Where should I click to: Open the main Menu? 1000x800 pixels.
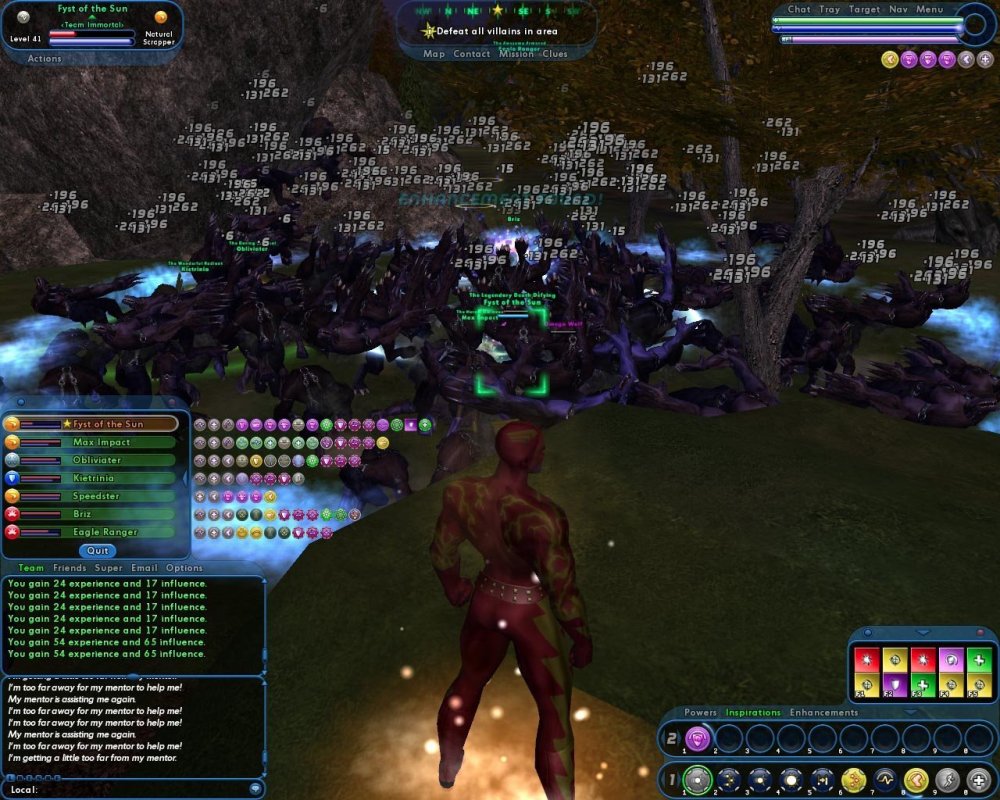coord(929,9)
